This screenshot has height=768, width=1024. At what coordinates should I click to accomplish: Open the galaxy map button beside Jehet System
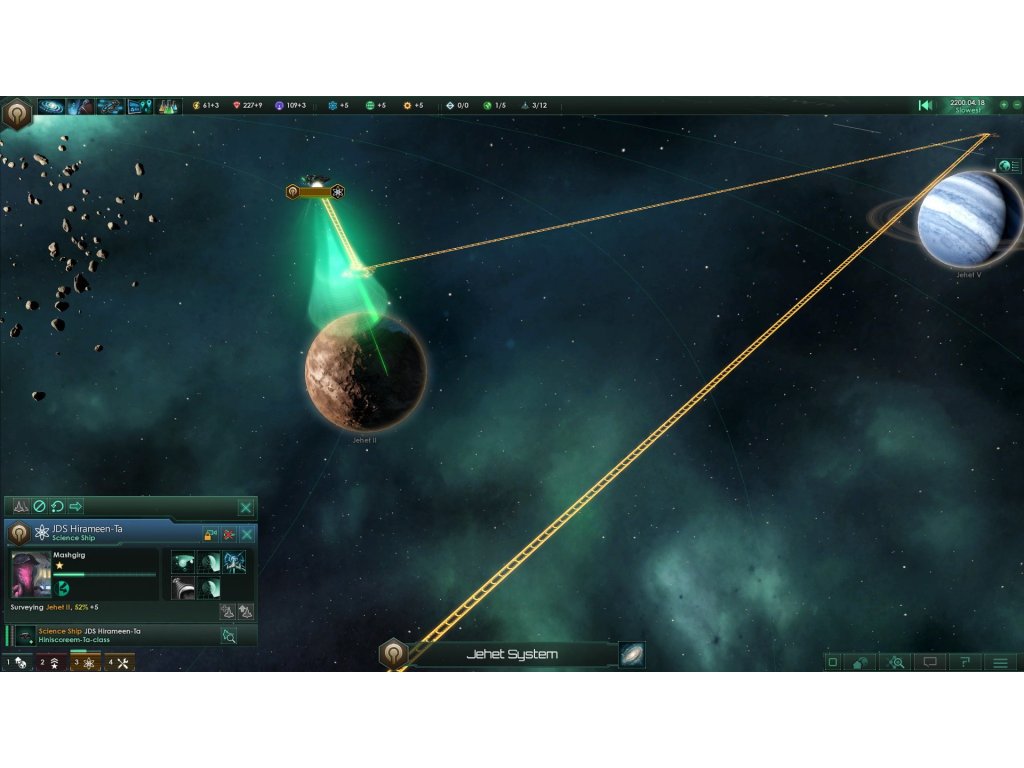pyautogui.click(x=632, y=655)
